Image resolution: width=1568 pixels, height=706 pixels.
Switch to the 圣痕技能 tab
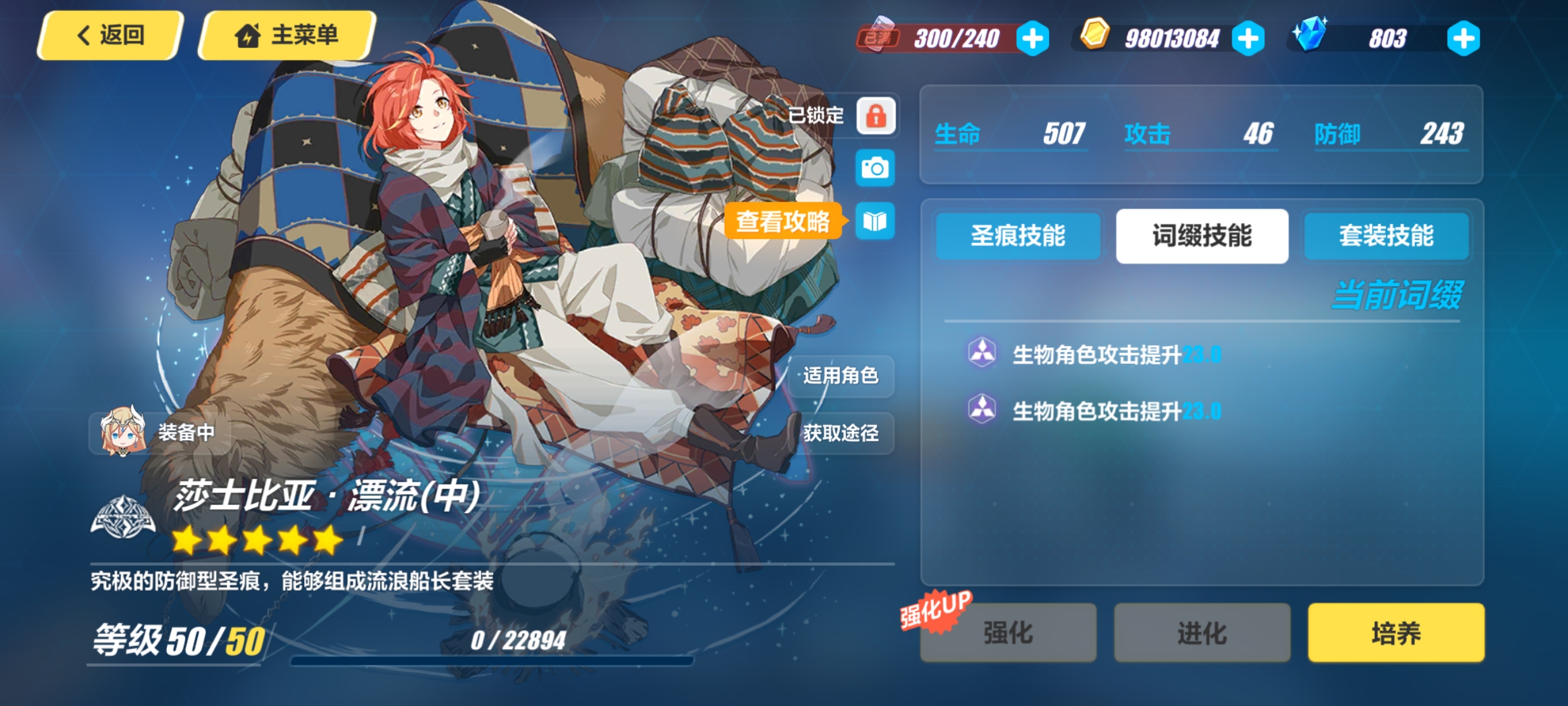1018,236
